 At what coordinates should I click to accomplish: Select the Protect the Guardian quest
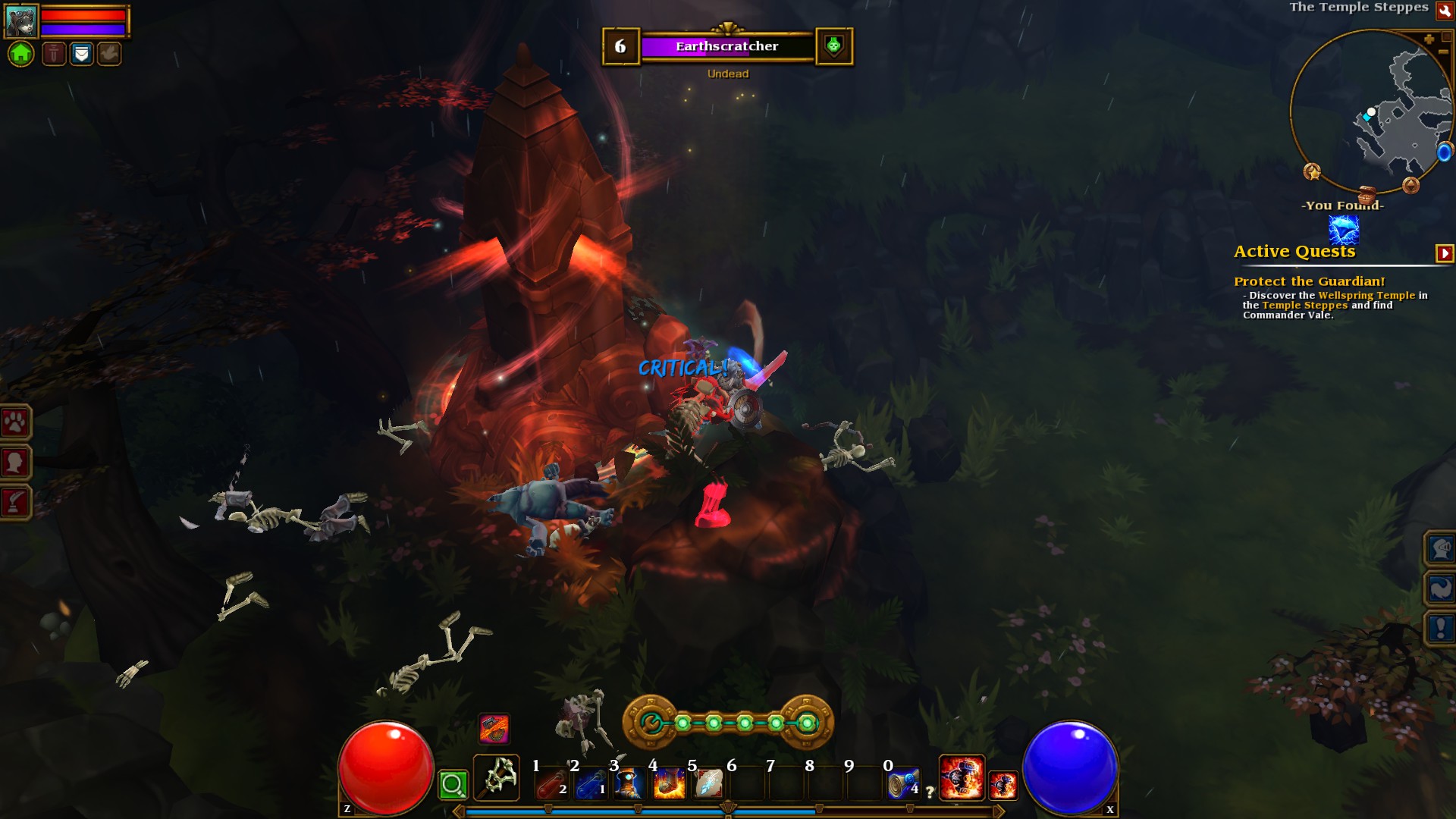[x=1309, y=281]
